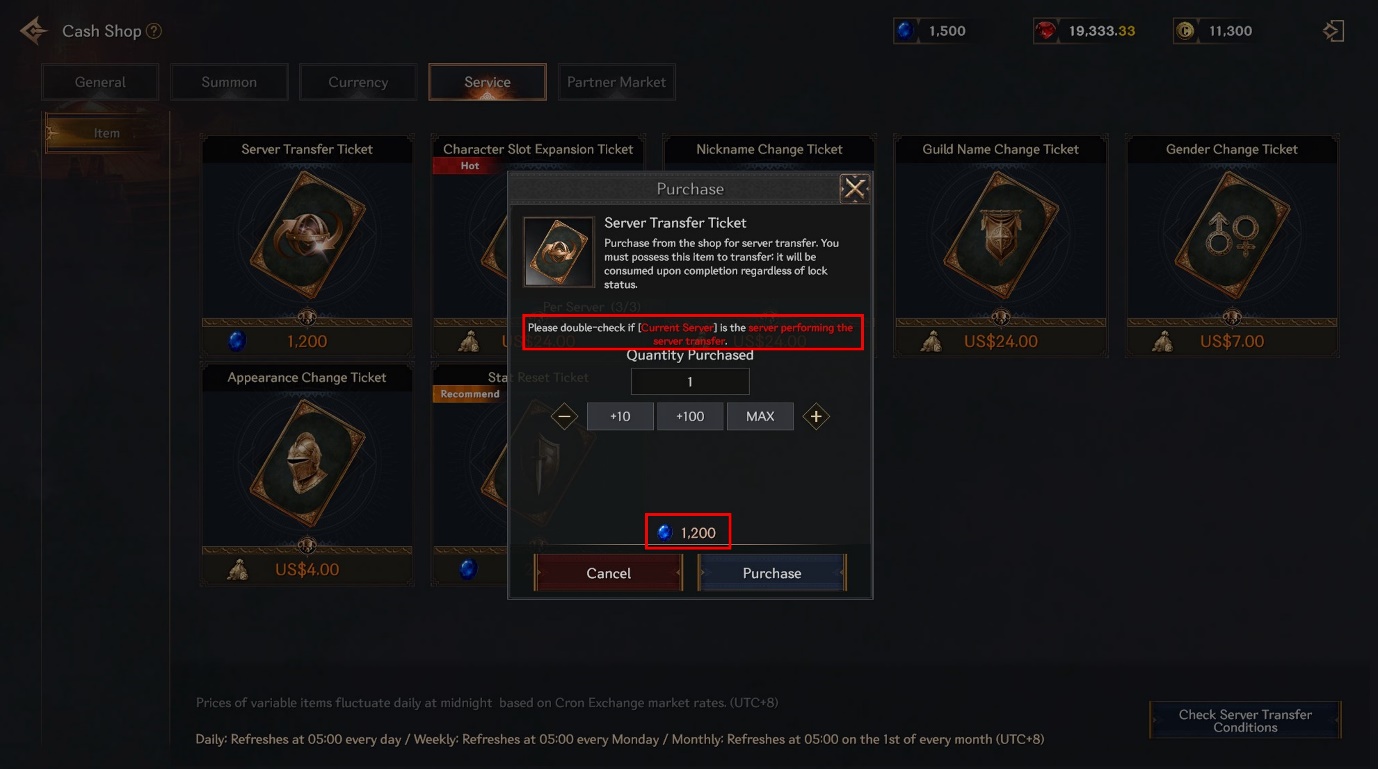1378x769 pixels.
Task: Go back using the top-left arrow
Action: click(33, 31)
